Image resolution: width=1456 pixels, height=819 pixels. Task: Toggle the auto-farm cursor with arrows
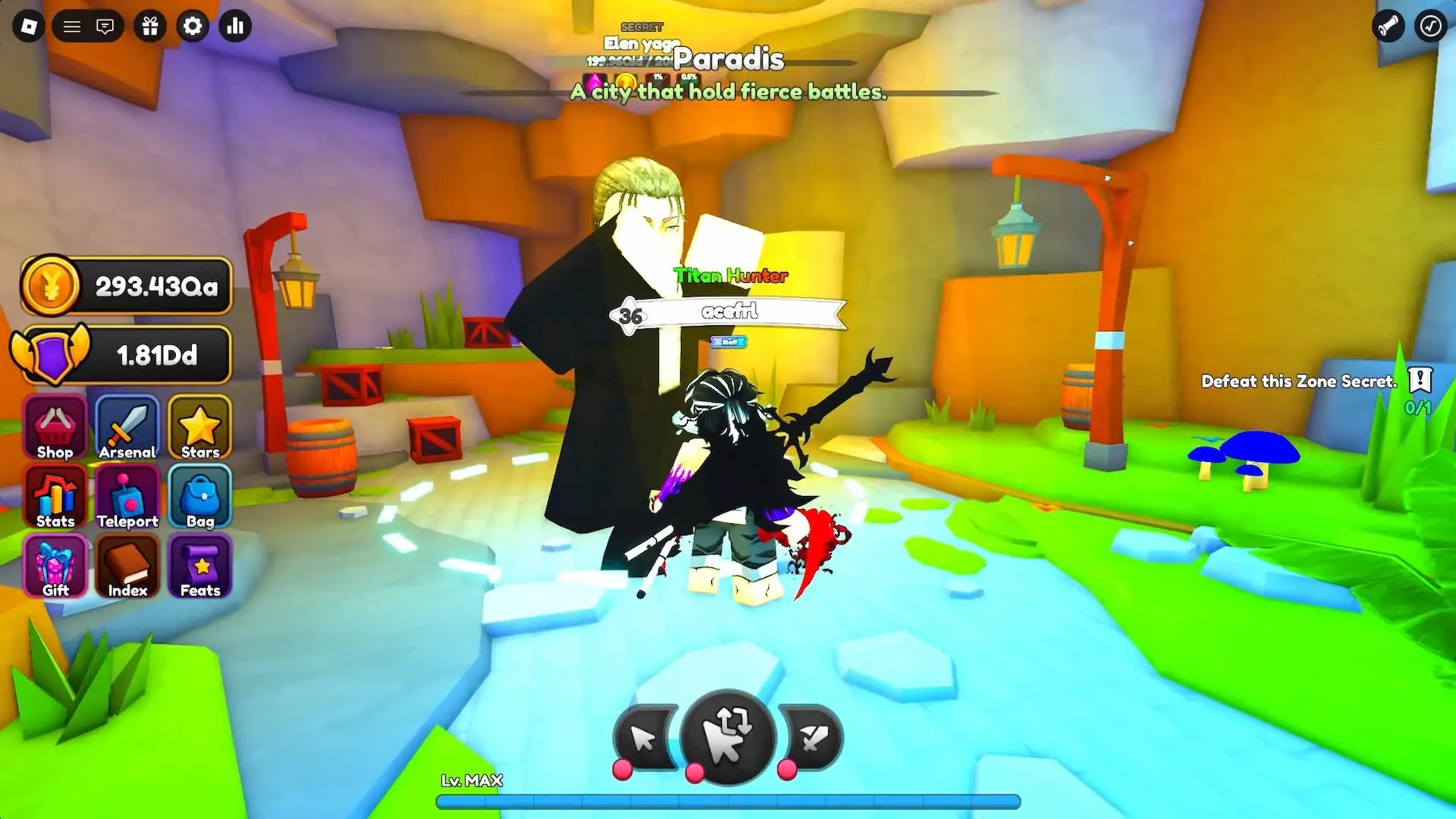coord(728,732)
